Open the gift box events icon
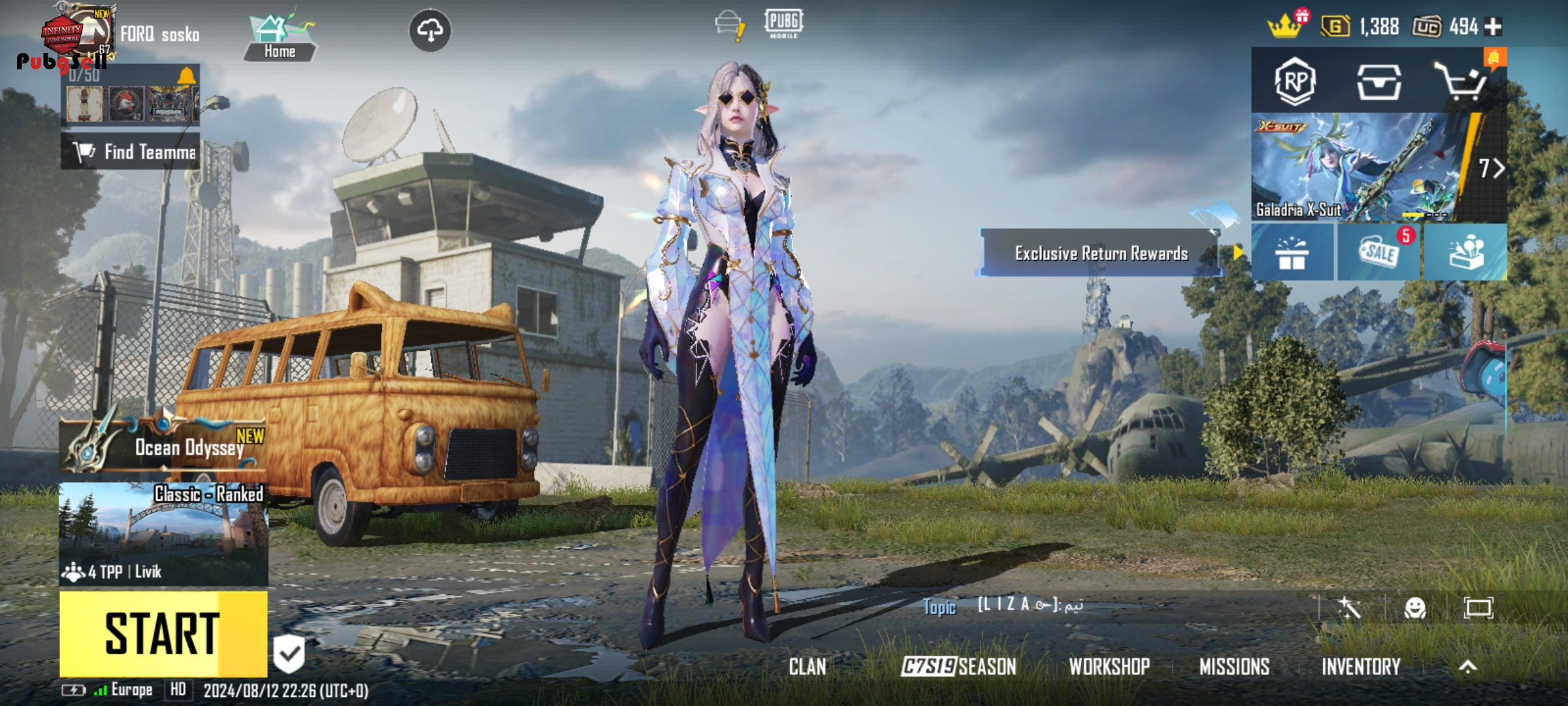 (1292, 253)
